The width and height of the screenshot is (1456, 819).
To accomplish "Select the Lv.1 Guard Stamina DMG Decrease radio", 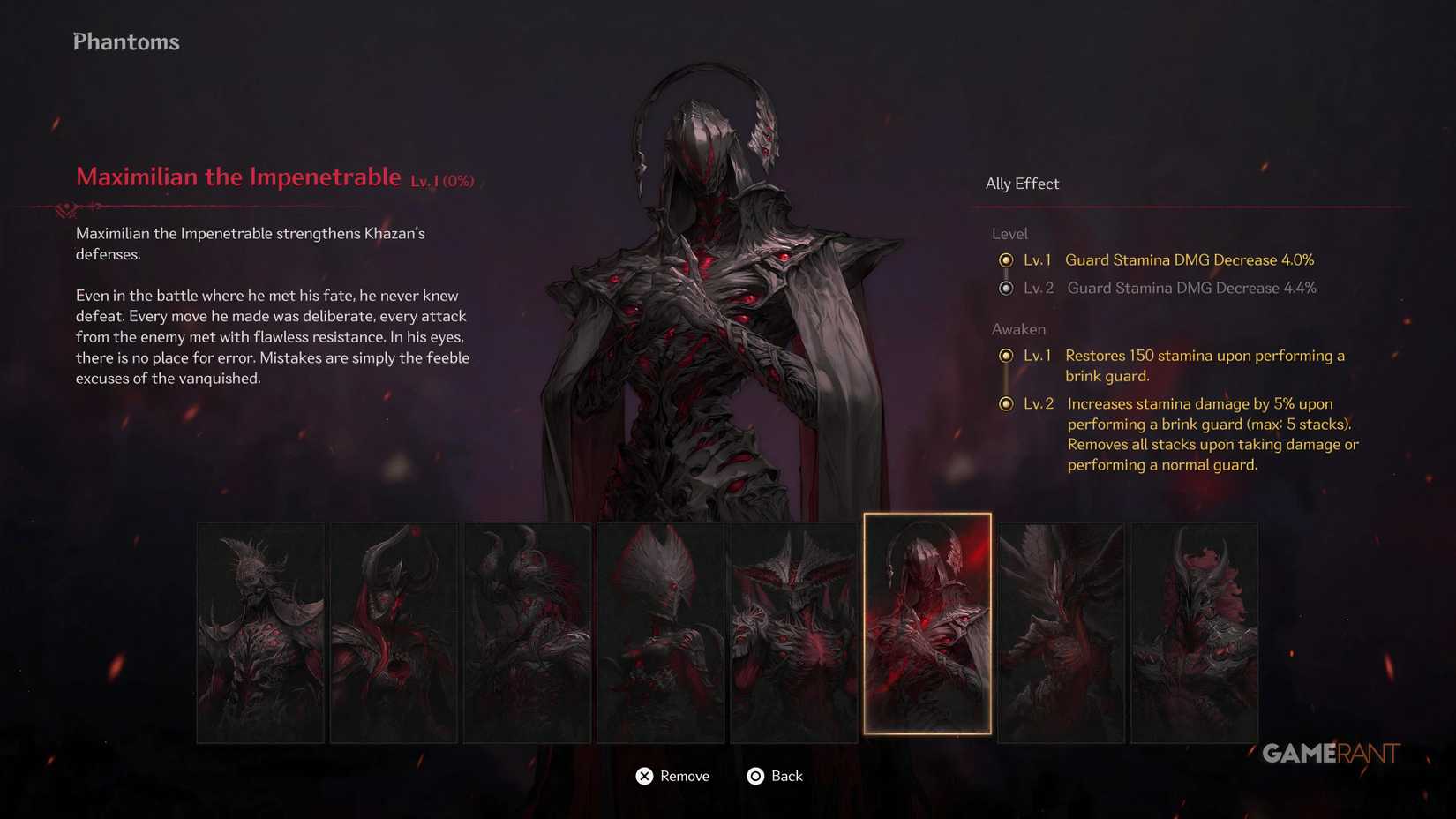I will [x=1007, y=259].
